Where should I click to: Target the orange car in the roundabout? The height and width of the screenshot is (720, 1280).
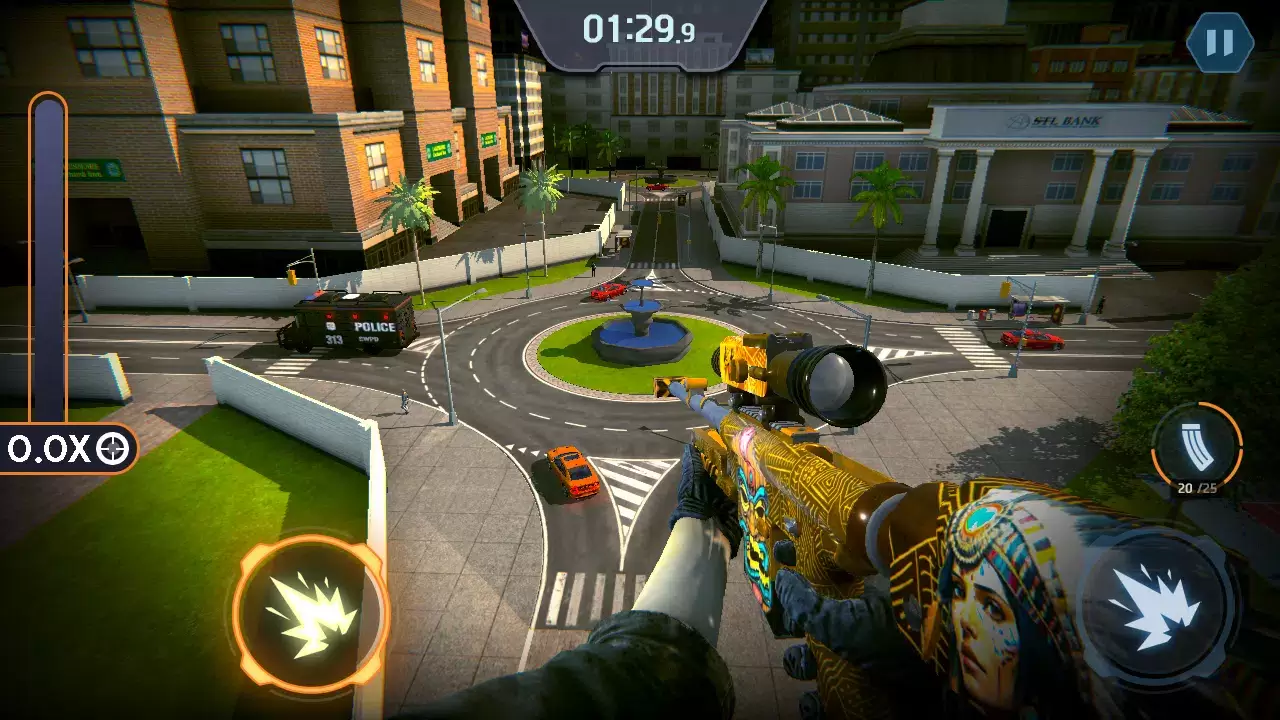pyautogui.click(x=573, y=470)
